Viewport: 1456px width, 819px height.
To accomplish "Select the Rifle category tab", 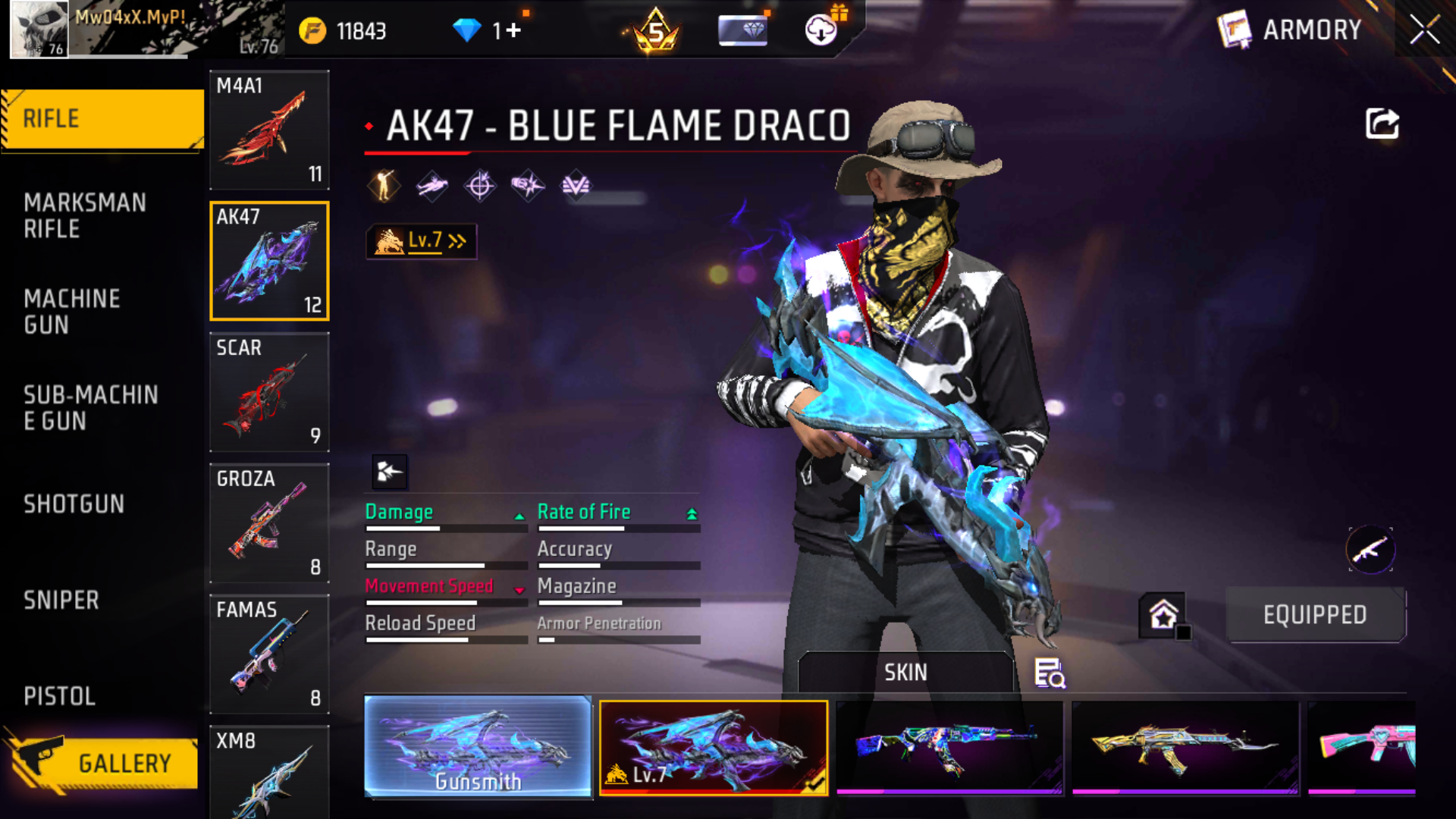I will [x=102, y=119].
